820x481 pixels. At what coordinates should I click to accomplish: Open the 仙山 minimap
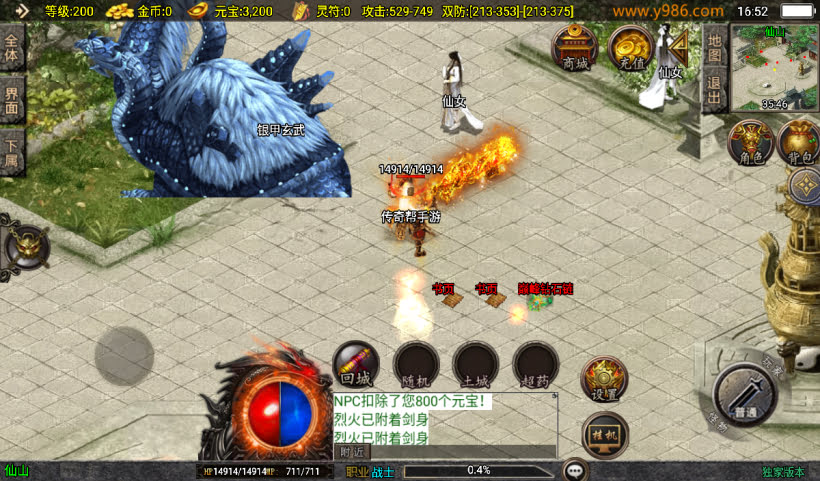coord(774,68)
